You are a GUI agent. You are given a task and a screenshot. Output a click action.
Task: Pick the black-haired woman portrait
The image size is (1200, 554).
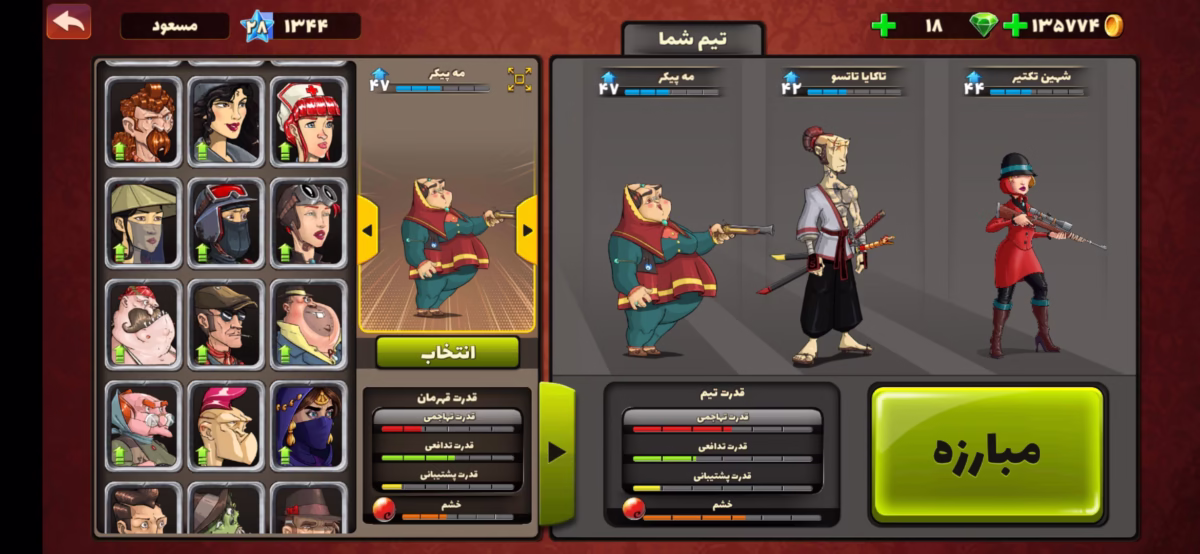(226, 121)
